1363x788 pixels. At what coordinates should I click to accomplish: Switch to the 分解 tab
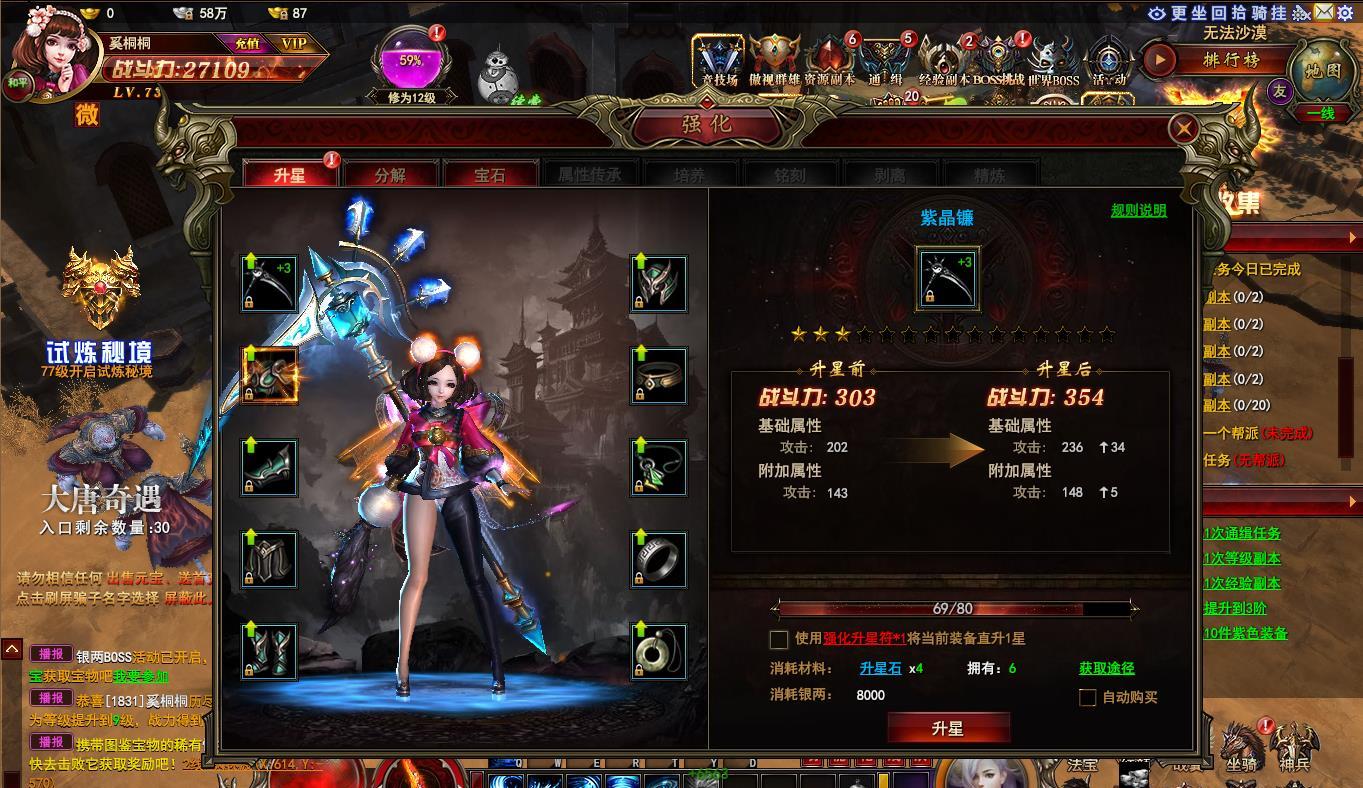pyautogui.click(x=390, y=175)
